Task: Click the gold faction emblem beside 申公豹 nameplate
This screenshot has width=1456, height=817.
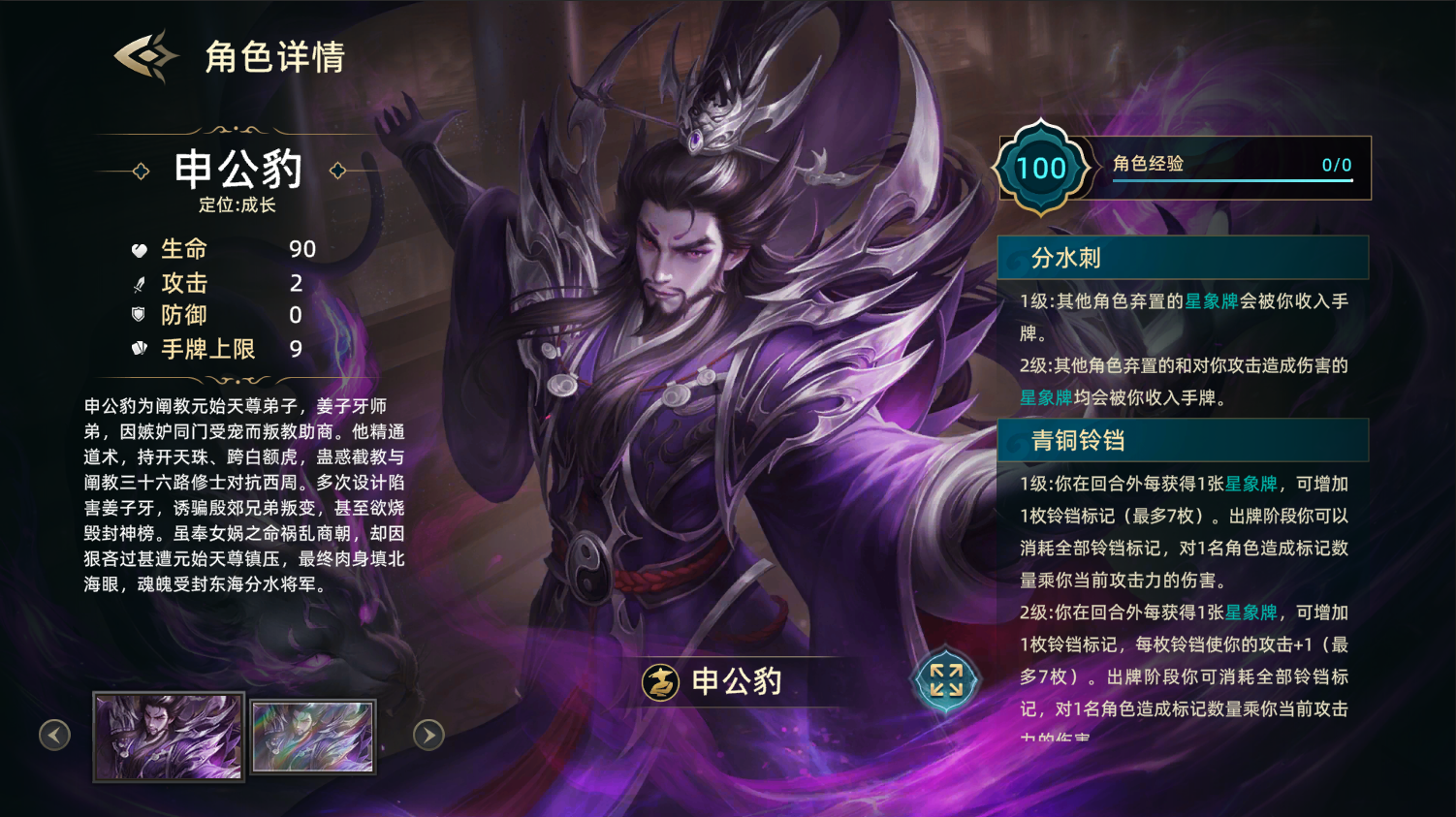Action: click(659, 682)
